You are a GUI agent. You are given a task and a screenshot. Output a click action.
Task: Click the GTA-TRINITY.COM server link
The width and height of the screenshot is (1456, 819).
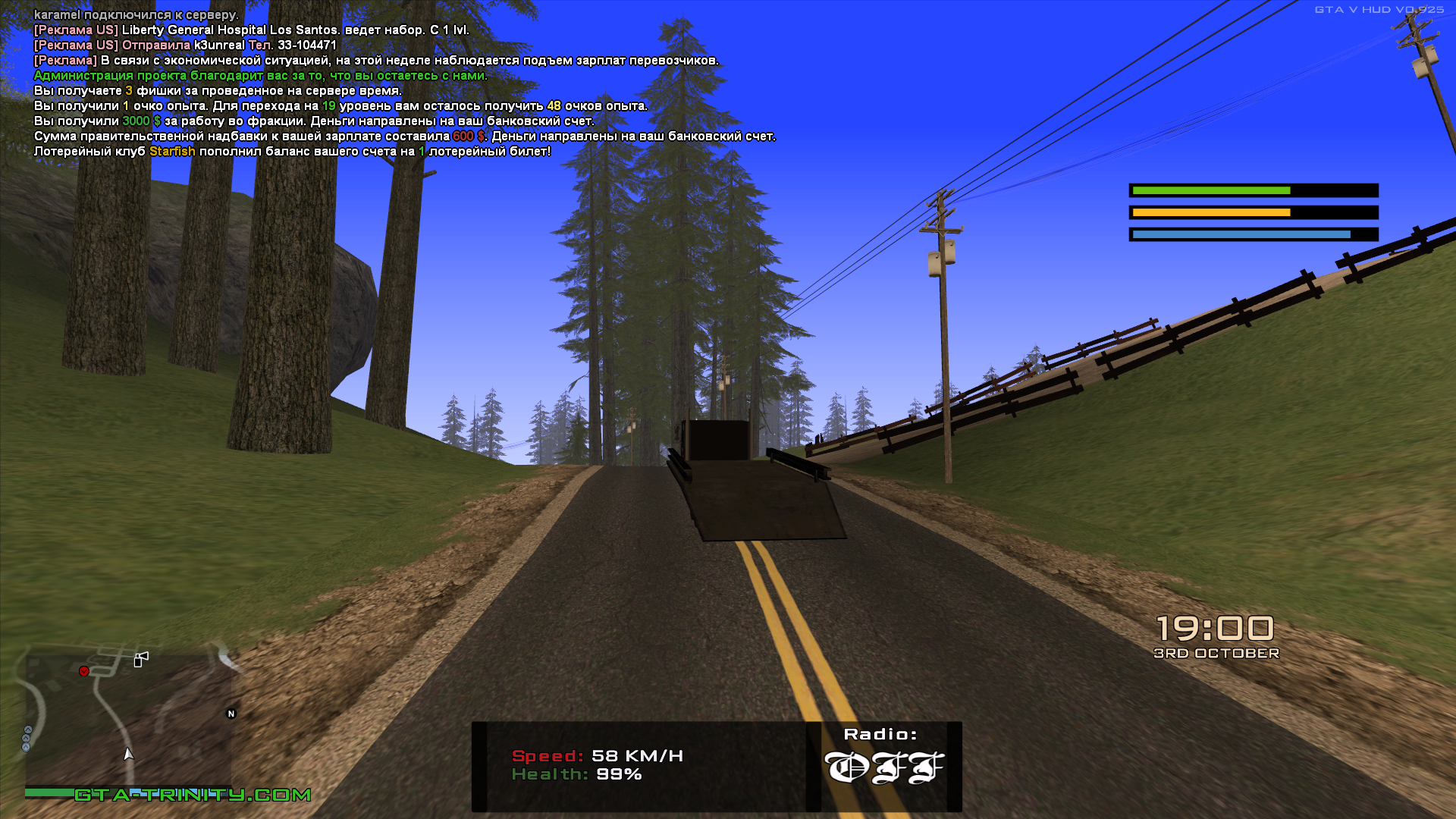point(193,795)
